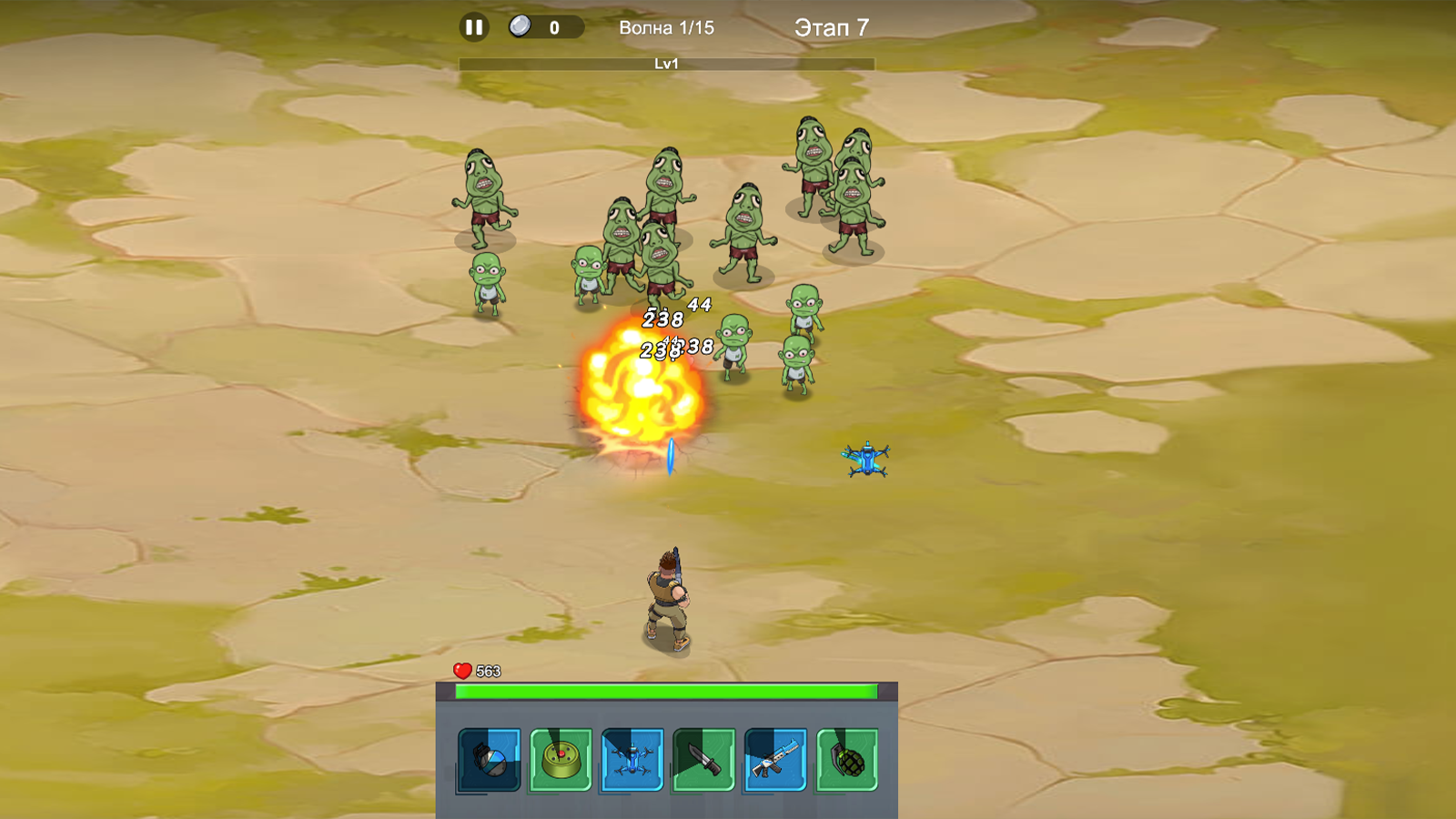The width and height of the screenshot is (1456, 819).
Task: Activate the landmine ability icon
Action: pyautogui.click(x=561, y=760)
